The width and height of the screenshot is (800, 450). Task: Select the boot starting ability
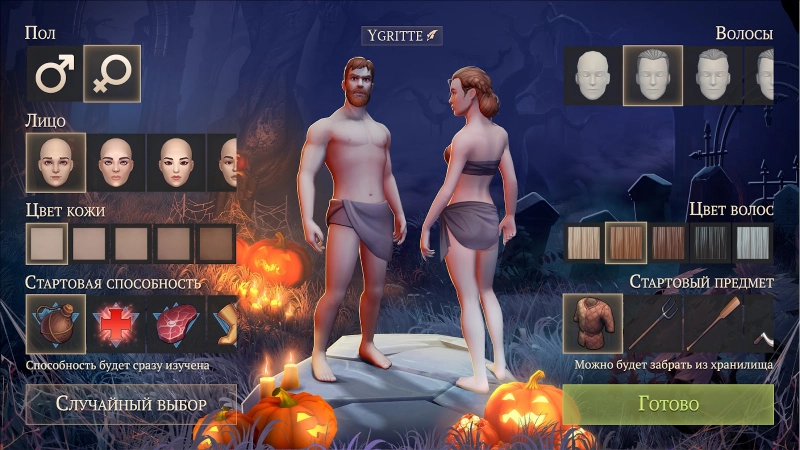click(x=226, y=323)
